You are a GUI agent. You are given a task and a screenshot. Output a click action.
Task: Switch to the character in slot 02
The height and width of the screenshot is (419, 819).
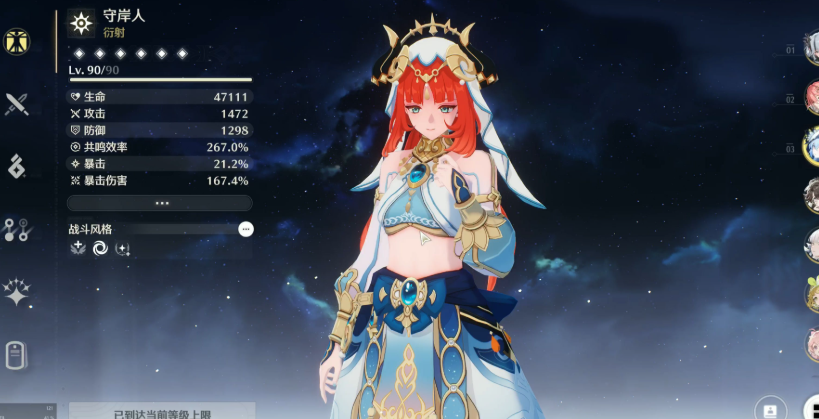(x=811, y=98)
